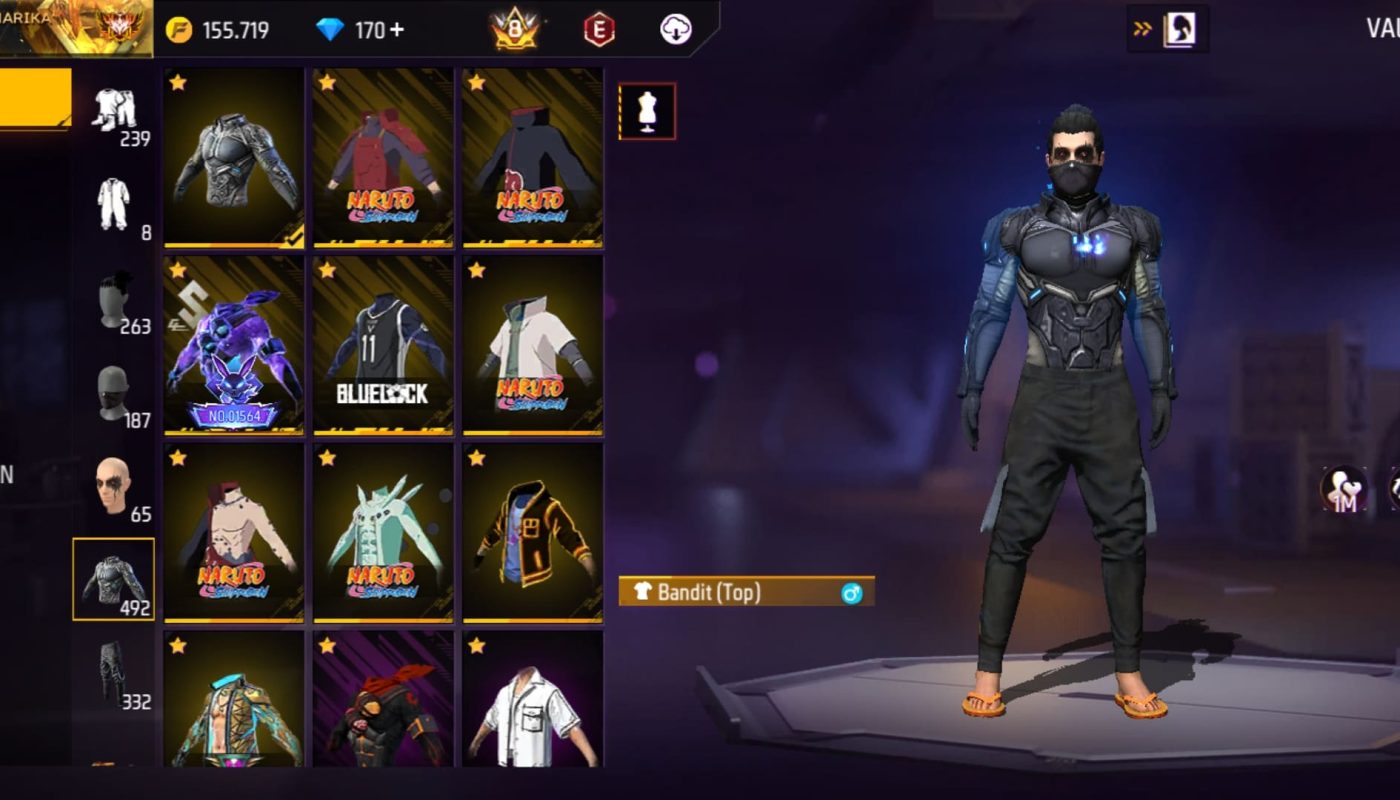
Task: Pick the purple top numbered NO.01564
Action: tap(234, 345)
